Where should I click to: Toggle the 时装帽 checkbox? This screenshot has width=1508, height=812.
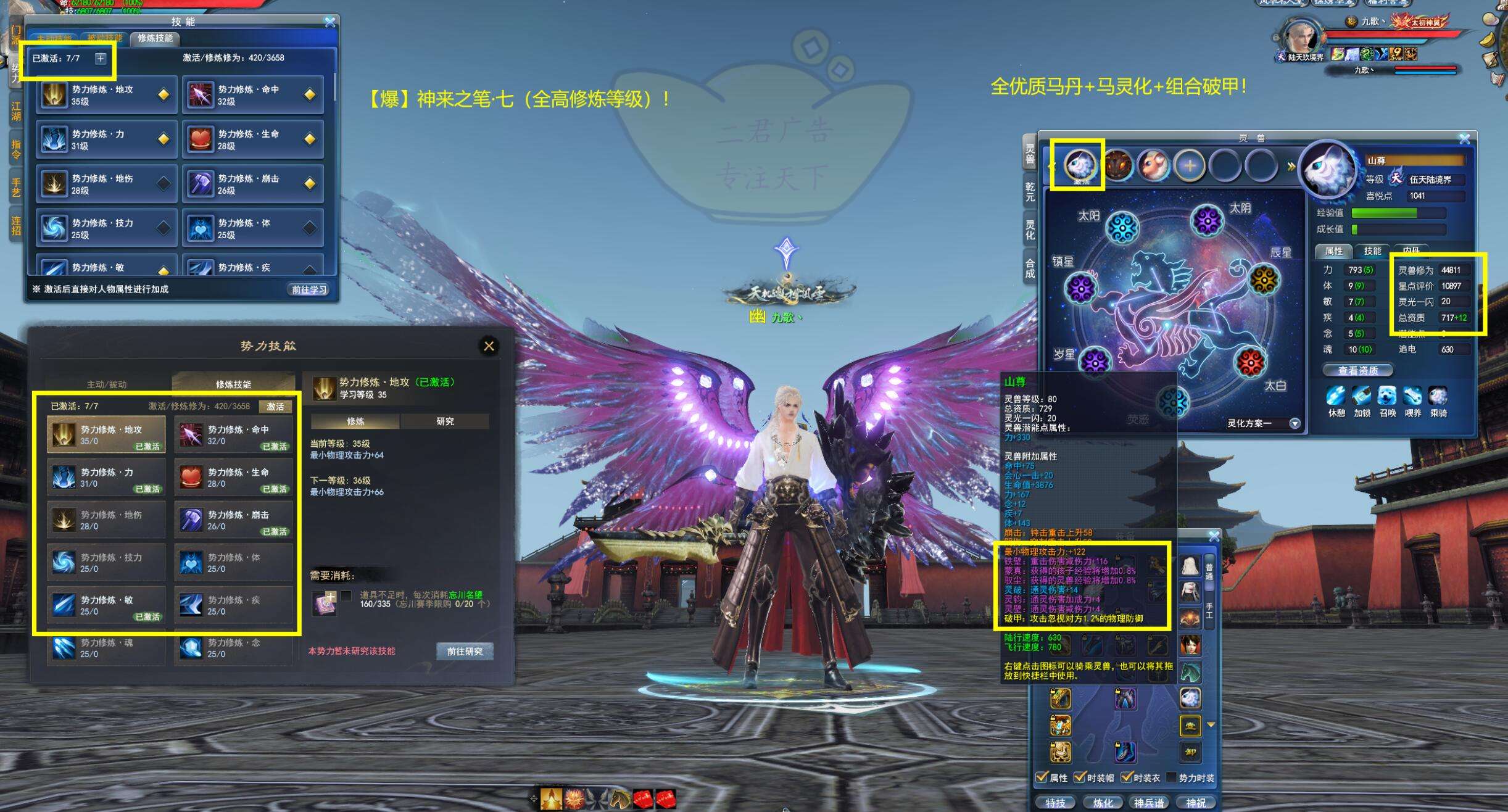pos(1080,777)
